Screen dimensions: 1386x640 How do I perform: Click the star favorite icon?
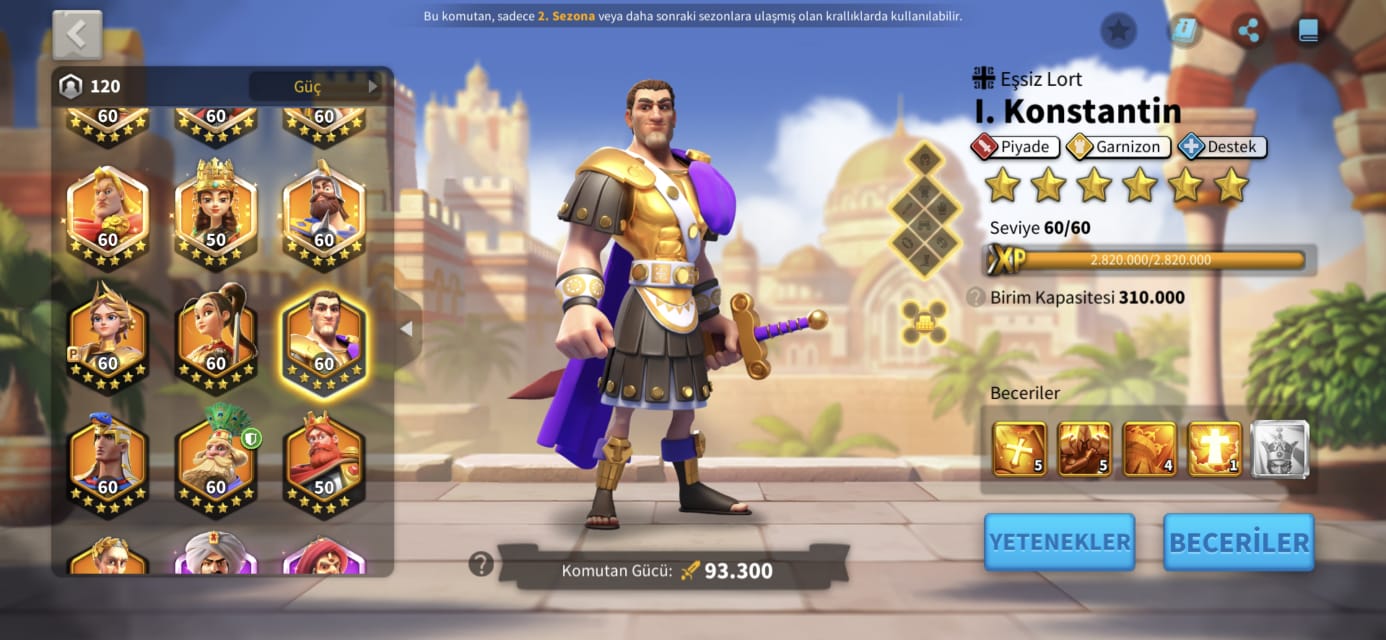1118,31
